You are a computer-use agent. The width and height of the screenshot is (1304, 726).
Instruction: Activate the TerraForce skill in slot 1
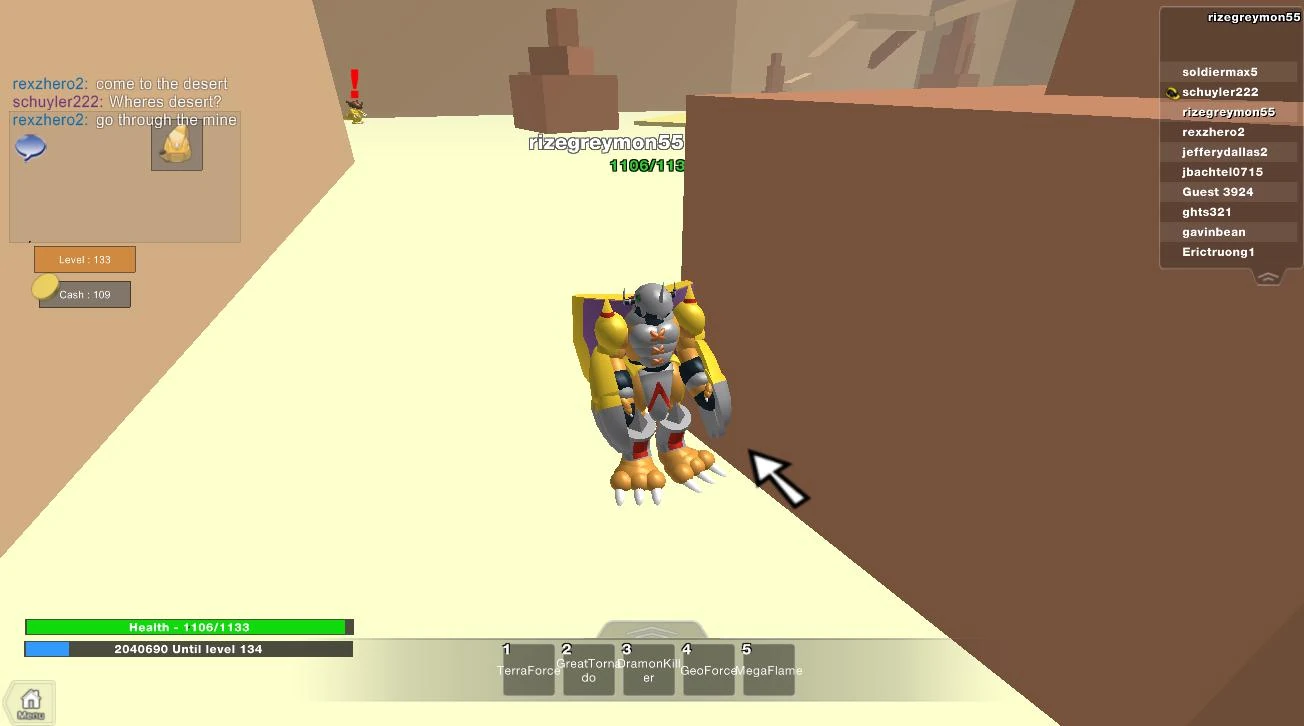[x=528, y=669]
